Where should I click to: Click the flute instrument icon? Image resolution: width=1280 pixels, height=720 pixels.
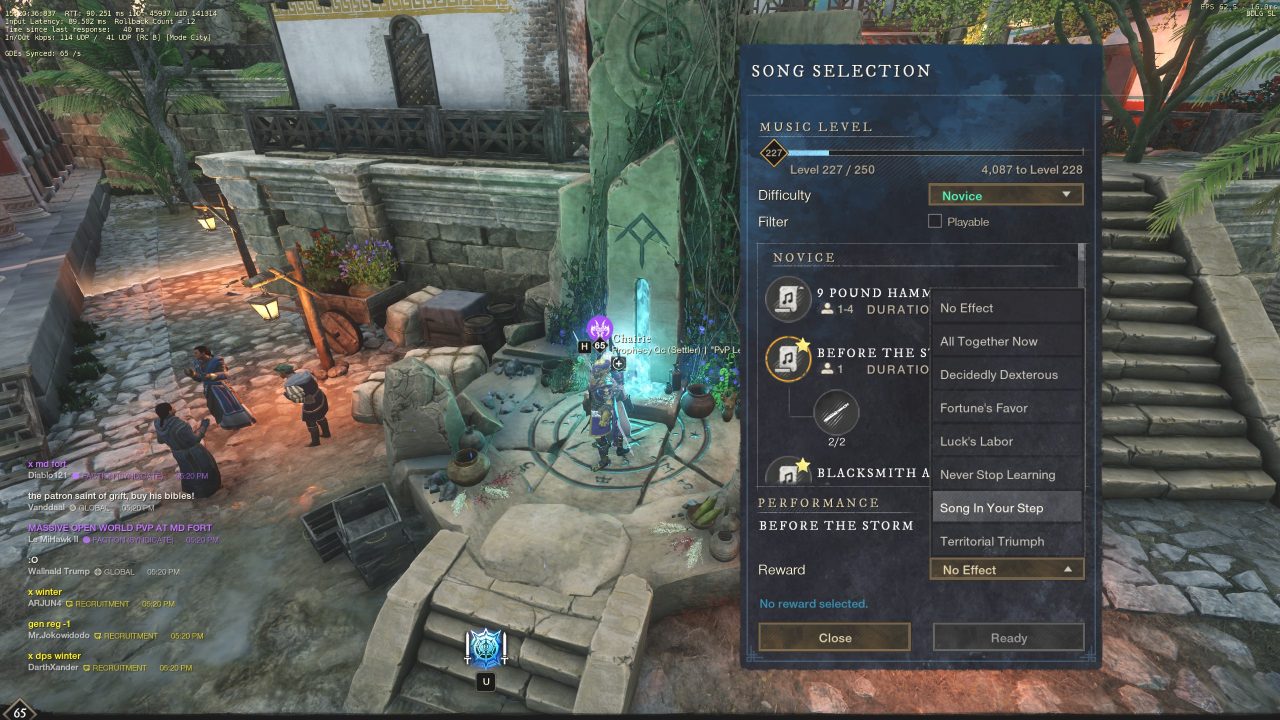[x=836, y=413]
